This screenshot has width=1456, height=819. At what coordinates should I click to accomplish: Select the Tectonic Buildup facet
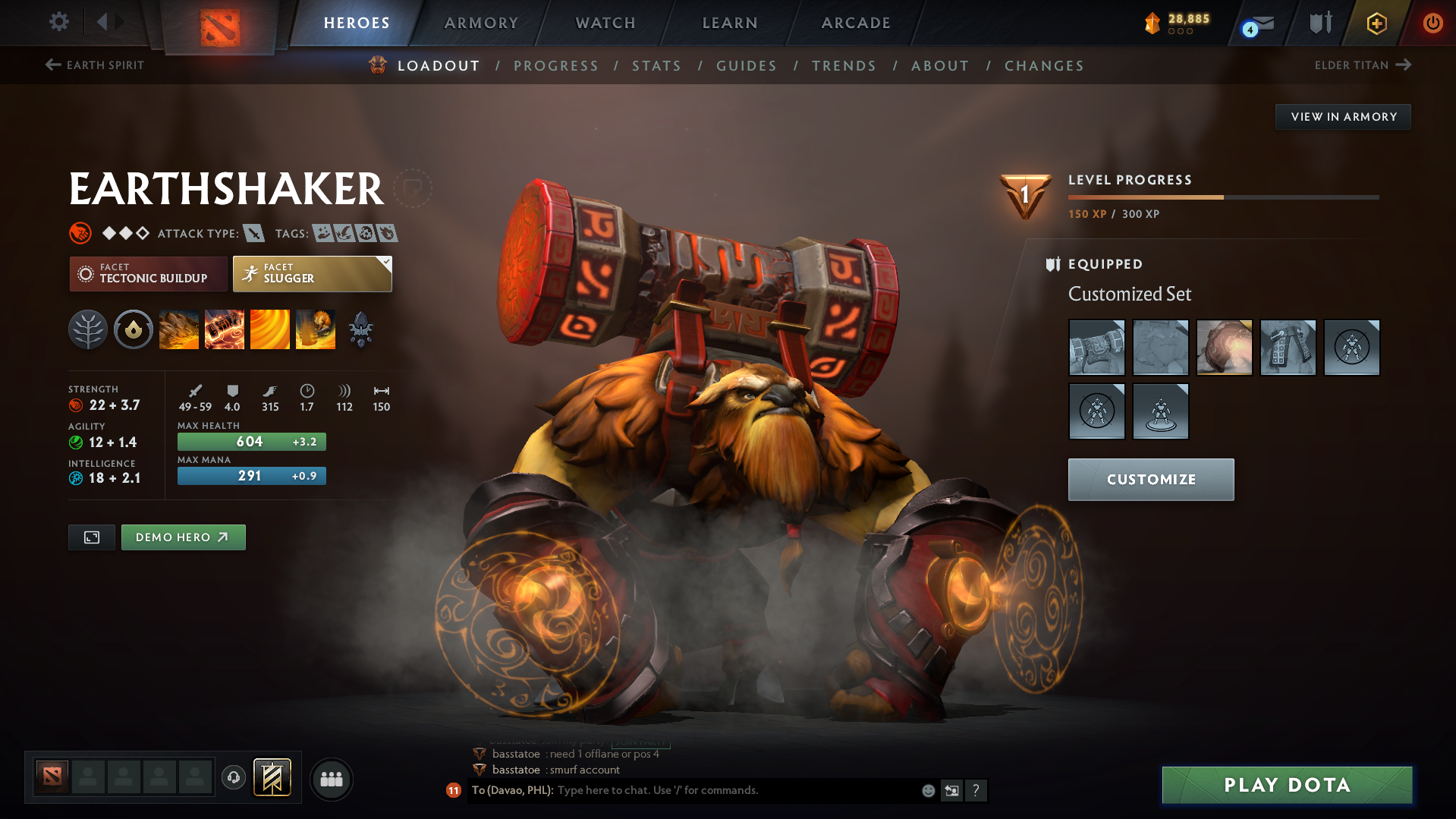coord(148,273)
